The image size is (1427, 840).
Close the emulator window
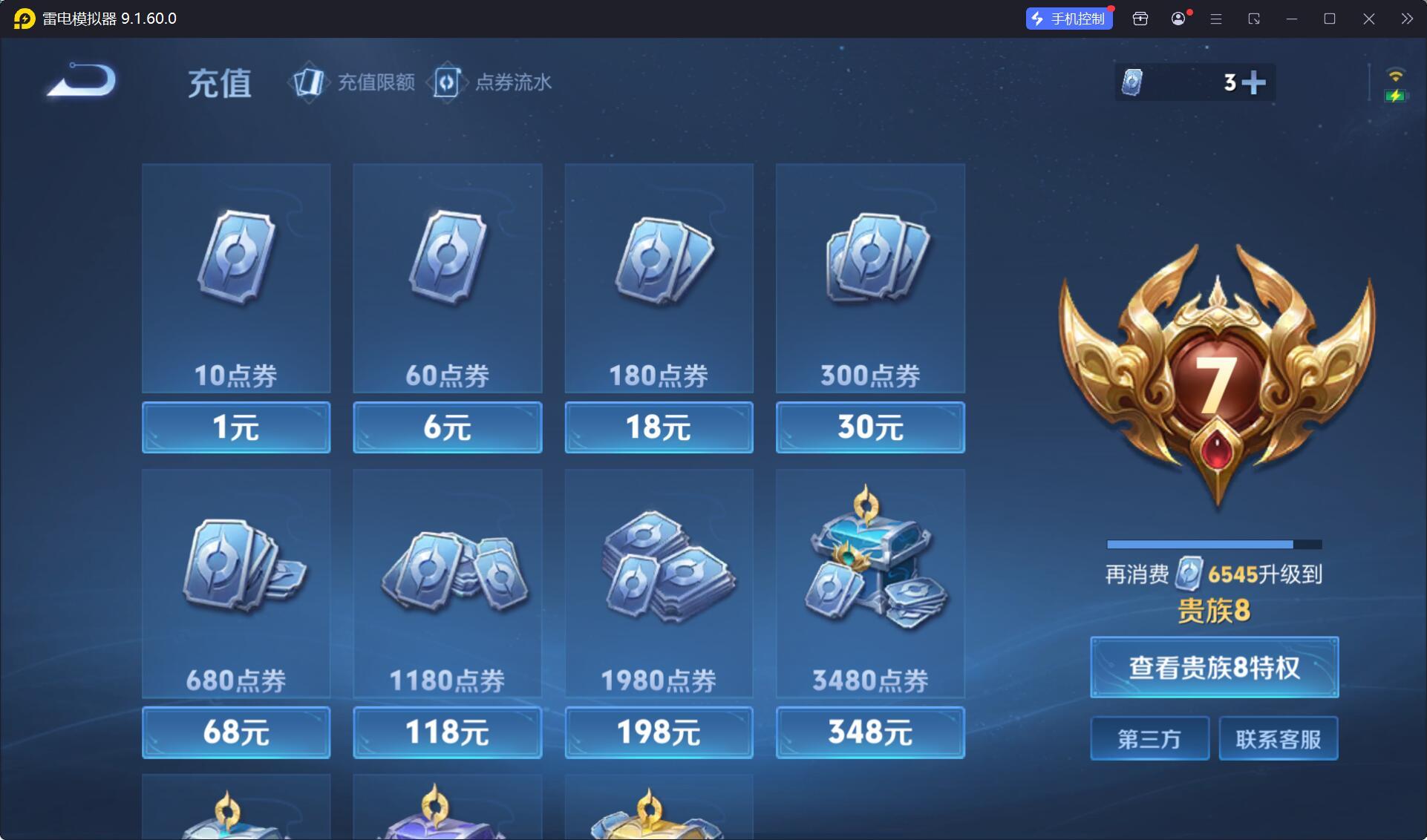(x=1368, y=19)
